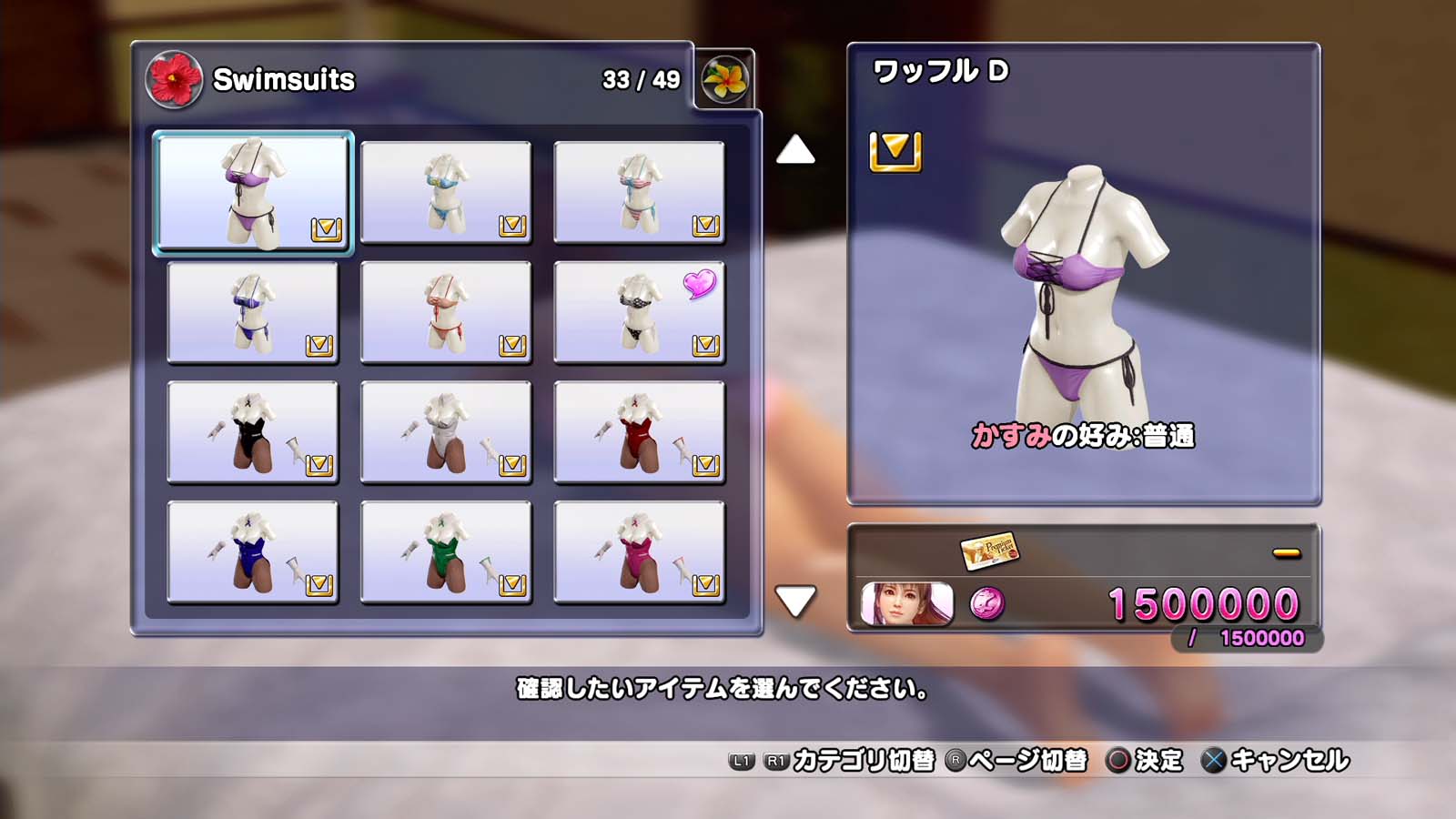Choose the light blue bikini tile

pos(446,193)
